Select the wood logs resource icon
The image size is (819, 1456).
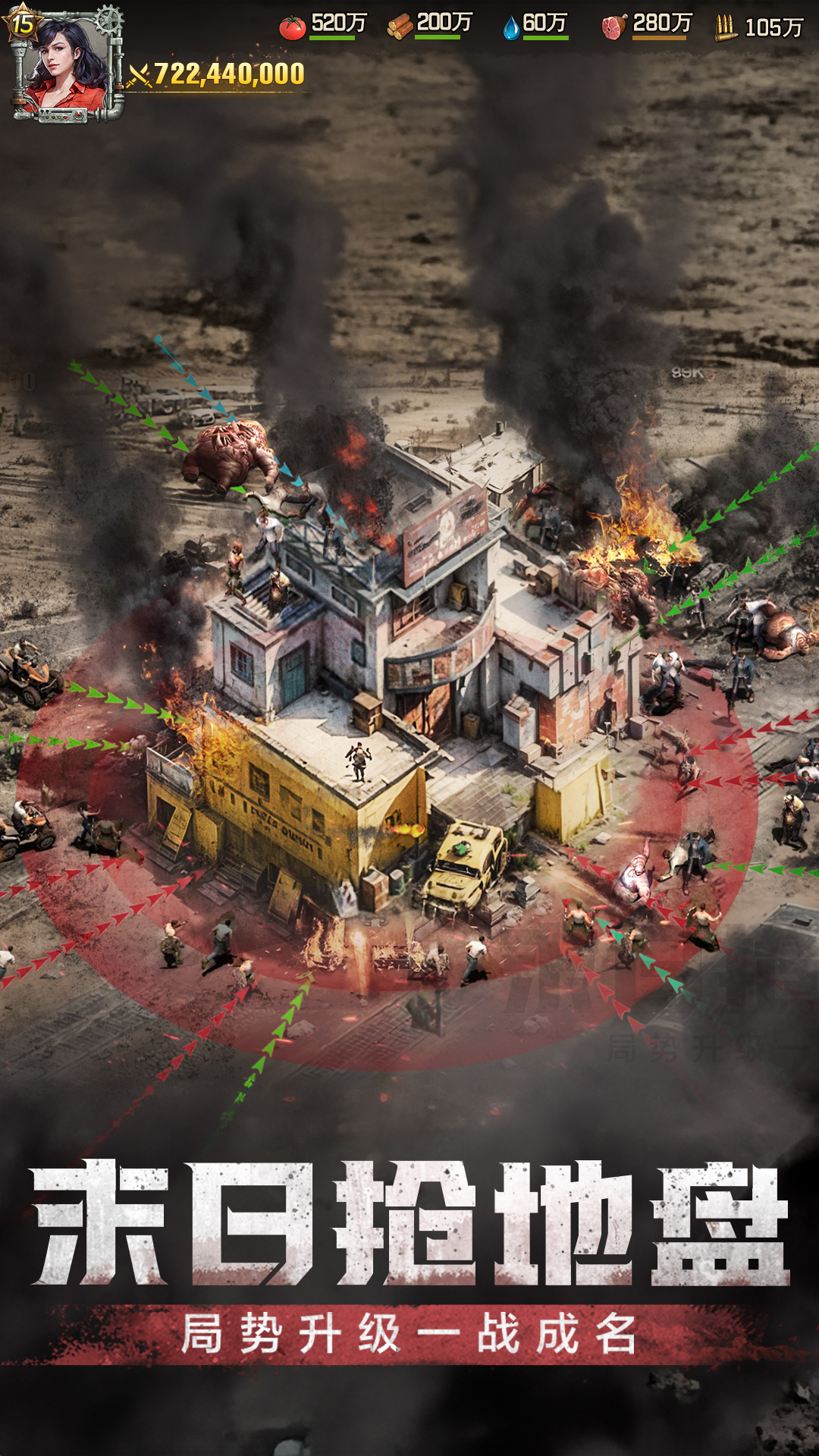coord(400,27)
